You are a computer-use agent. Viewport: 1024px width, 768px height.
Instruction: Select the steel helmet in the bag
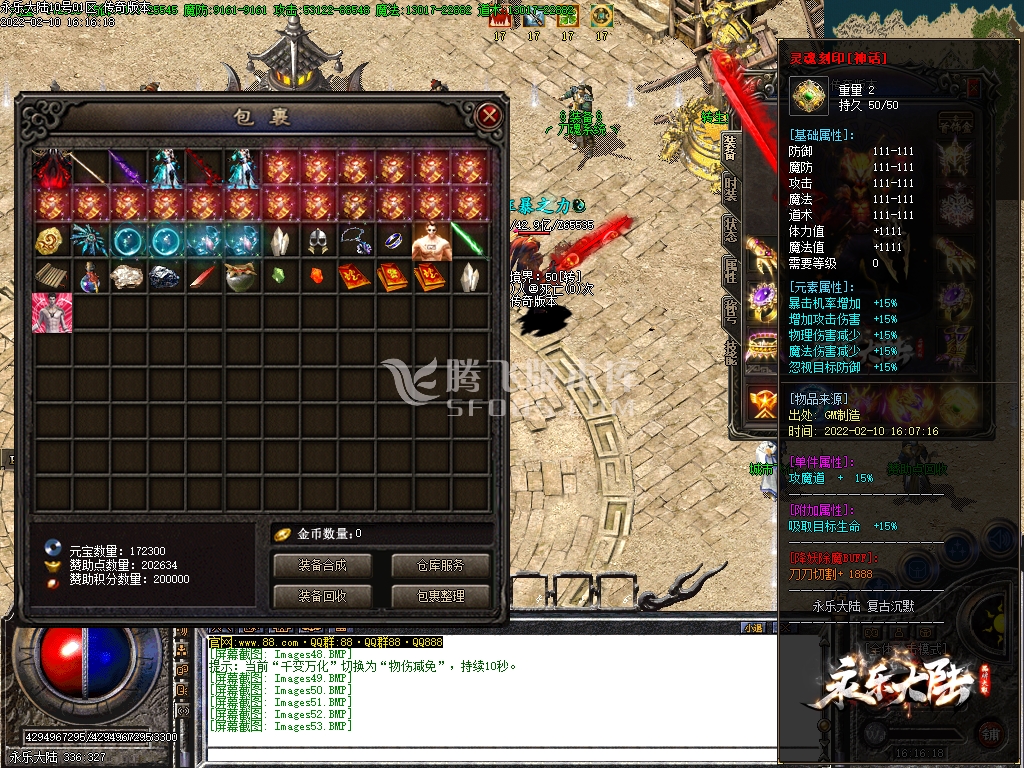point(318,241)
